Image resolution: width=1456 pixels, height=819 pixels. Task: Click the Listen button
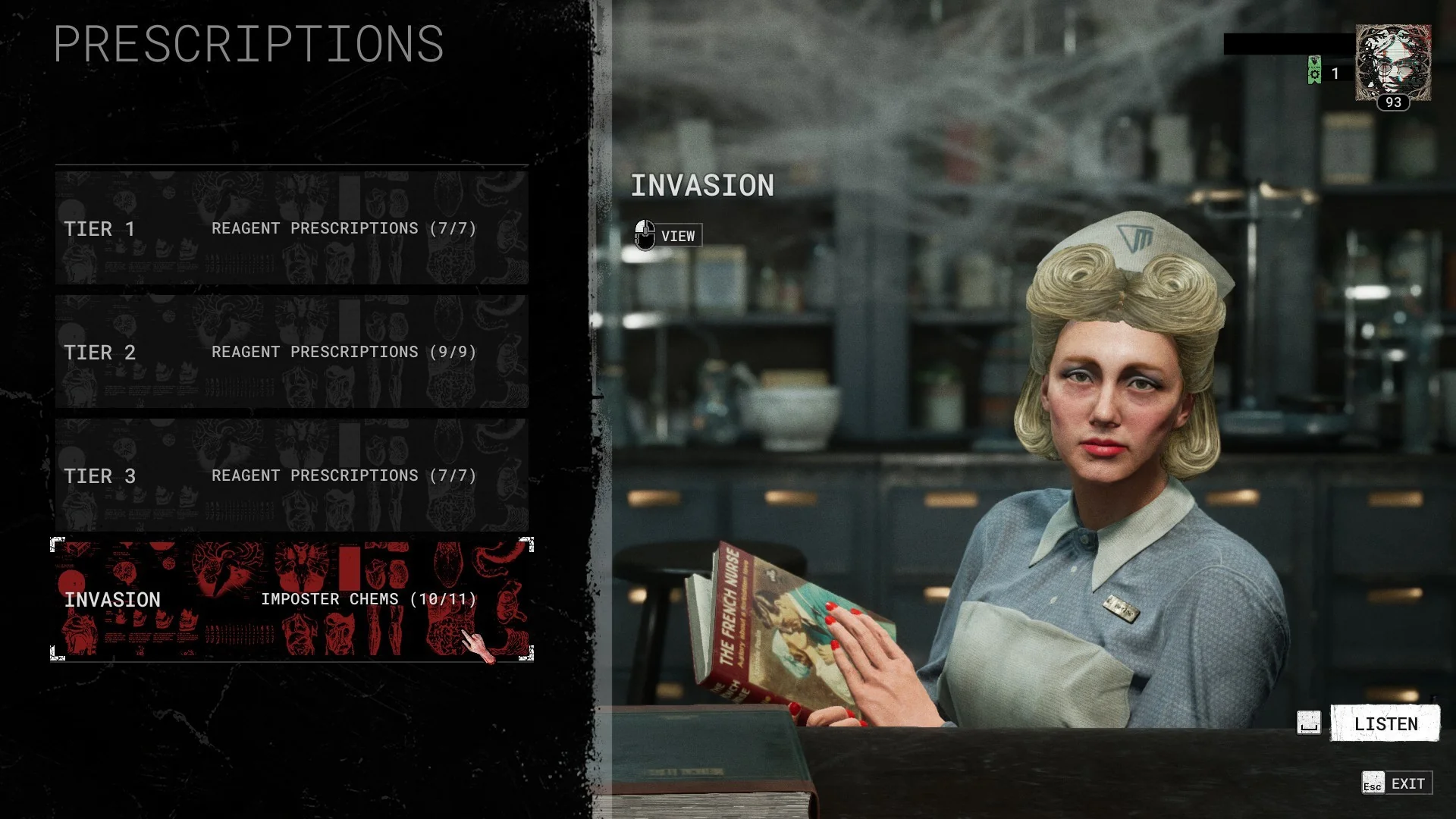(1385, 723)
